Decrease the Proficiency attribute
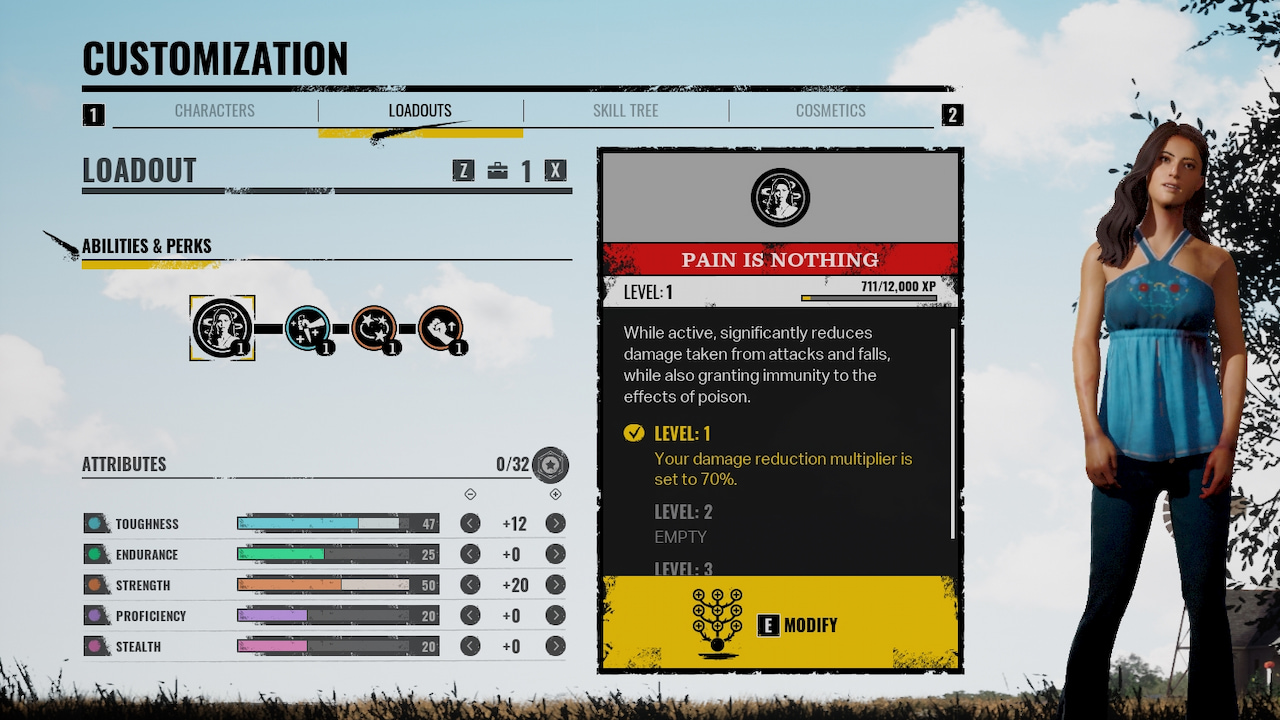 [x=470, y=616]
